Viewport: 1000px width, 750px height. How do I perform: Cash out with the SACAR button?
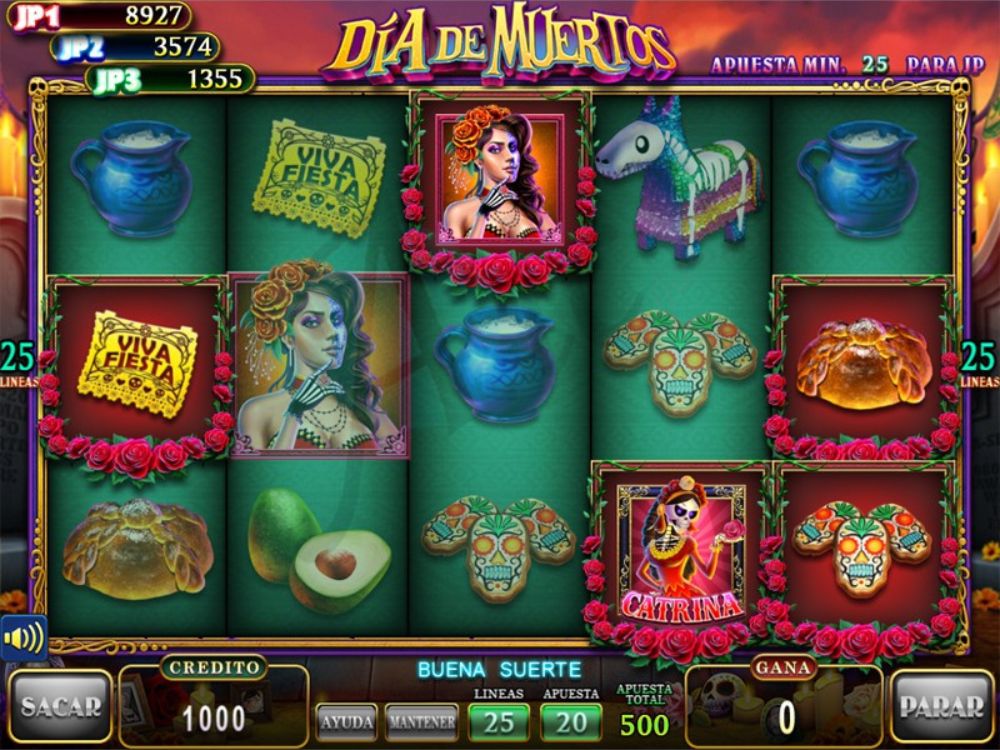click(x=60, y=706)
